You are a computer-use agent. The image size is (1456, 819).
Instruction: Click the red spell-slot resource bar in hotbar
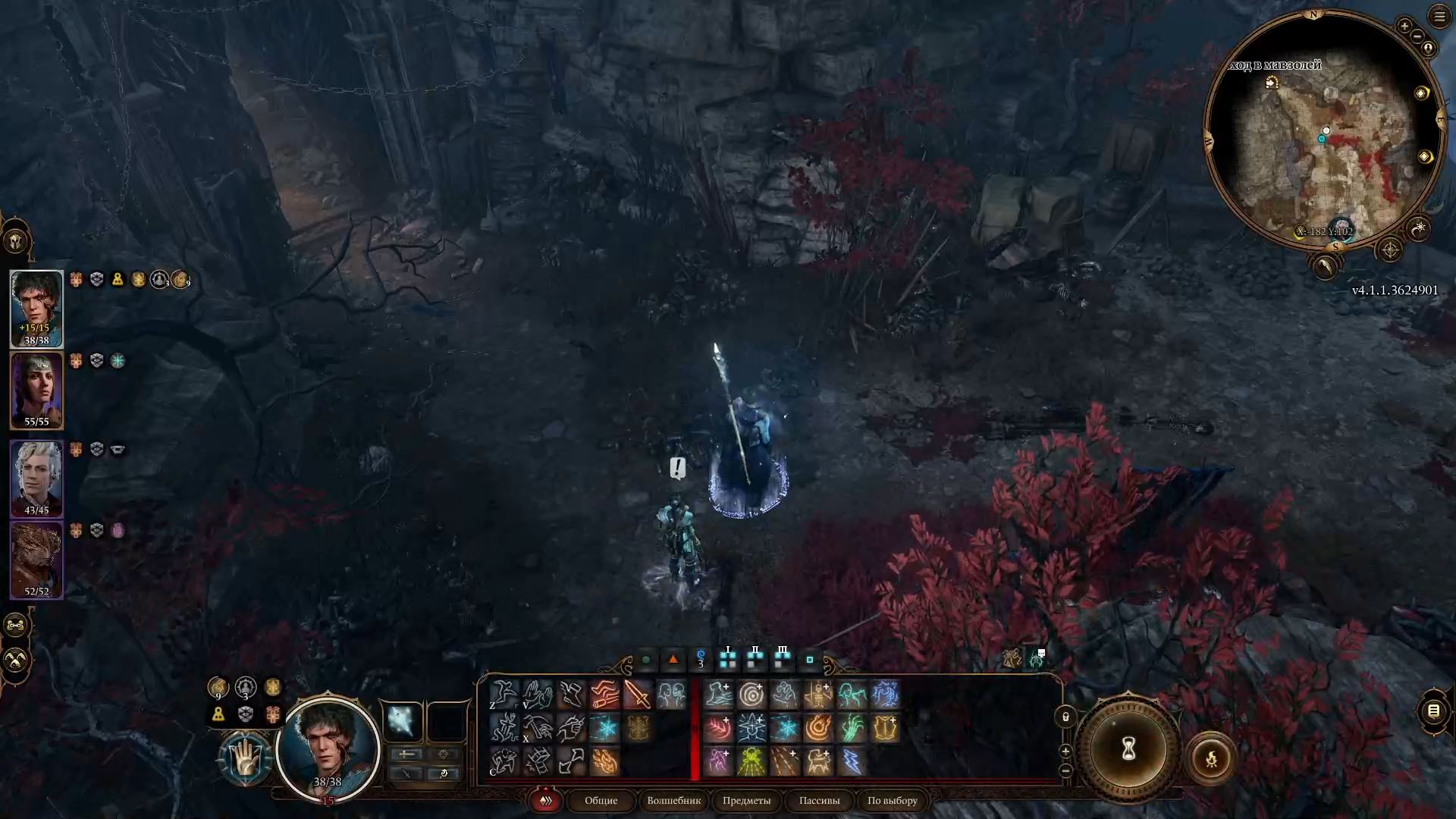coord(695,728)
